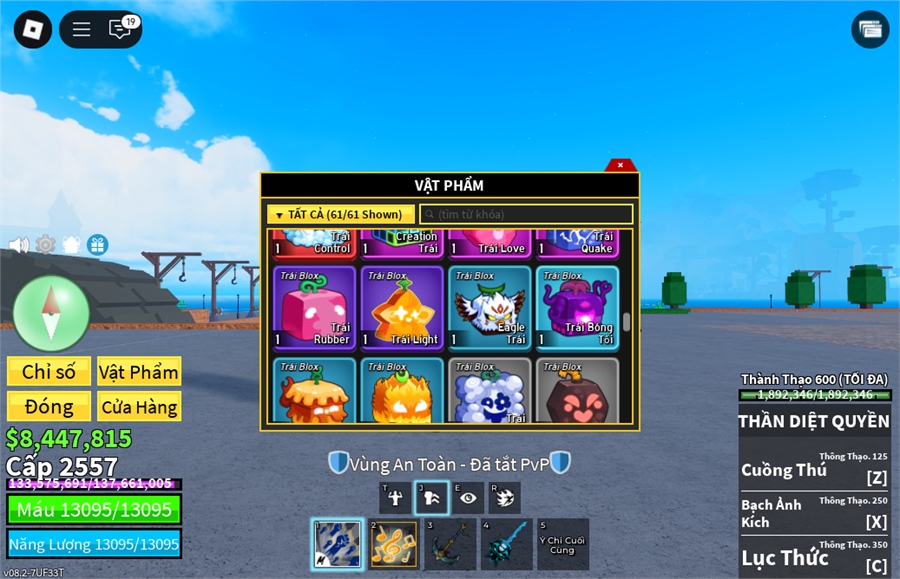The image size is (900, 579).
Task: Select the Rubber fruit item
Action: tap(314, 307)
